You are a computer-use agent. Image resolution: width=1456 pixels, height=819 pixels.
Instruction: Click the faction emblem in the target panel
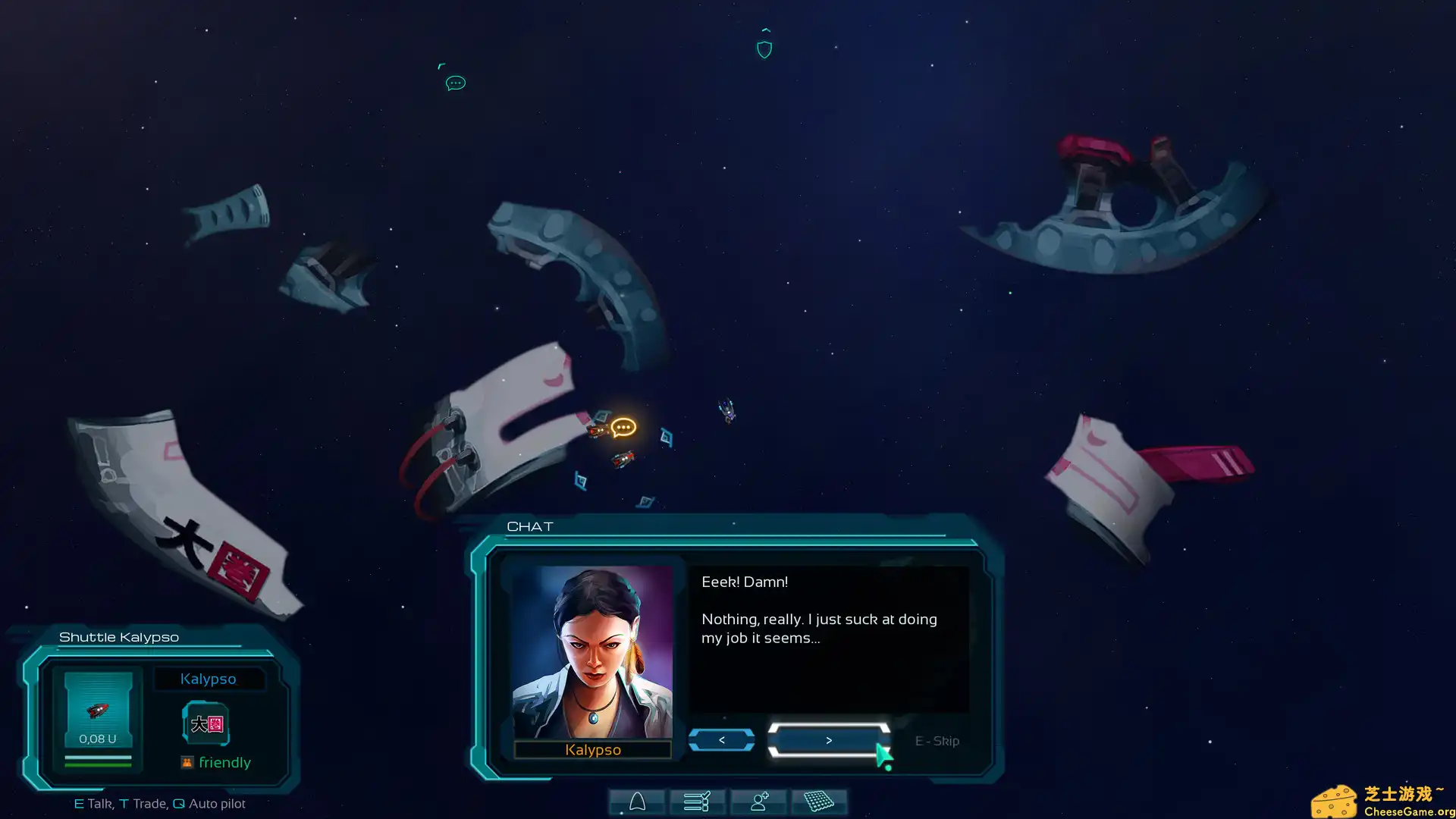[x=206, y=724]
